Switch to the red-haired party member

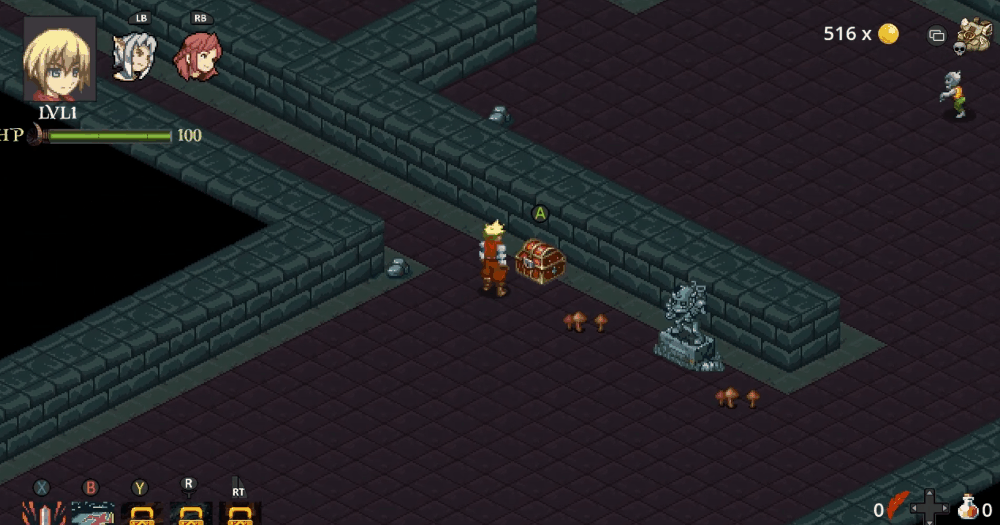point(197,57)
